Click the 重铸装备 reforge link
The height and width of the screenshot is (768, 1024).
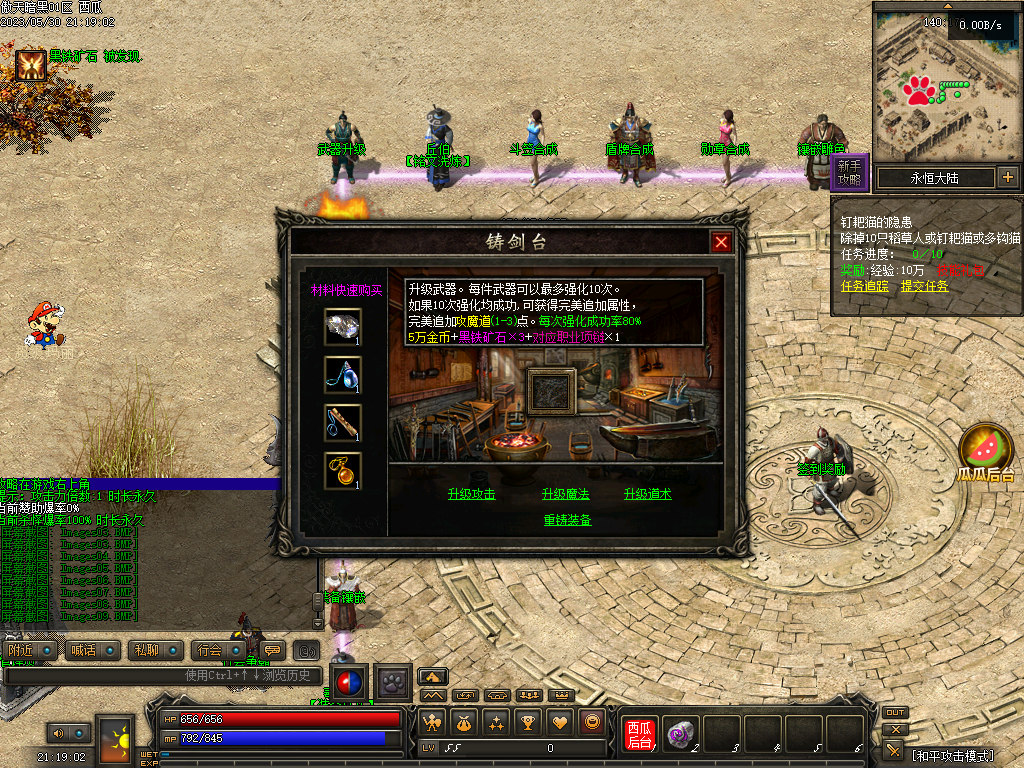click(x=567, y=520)
